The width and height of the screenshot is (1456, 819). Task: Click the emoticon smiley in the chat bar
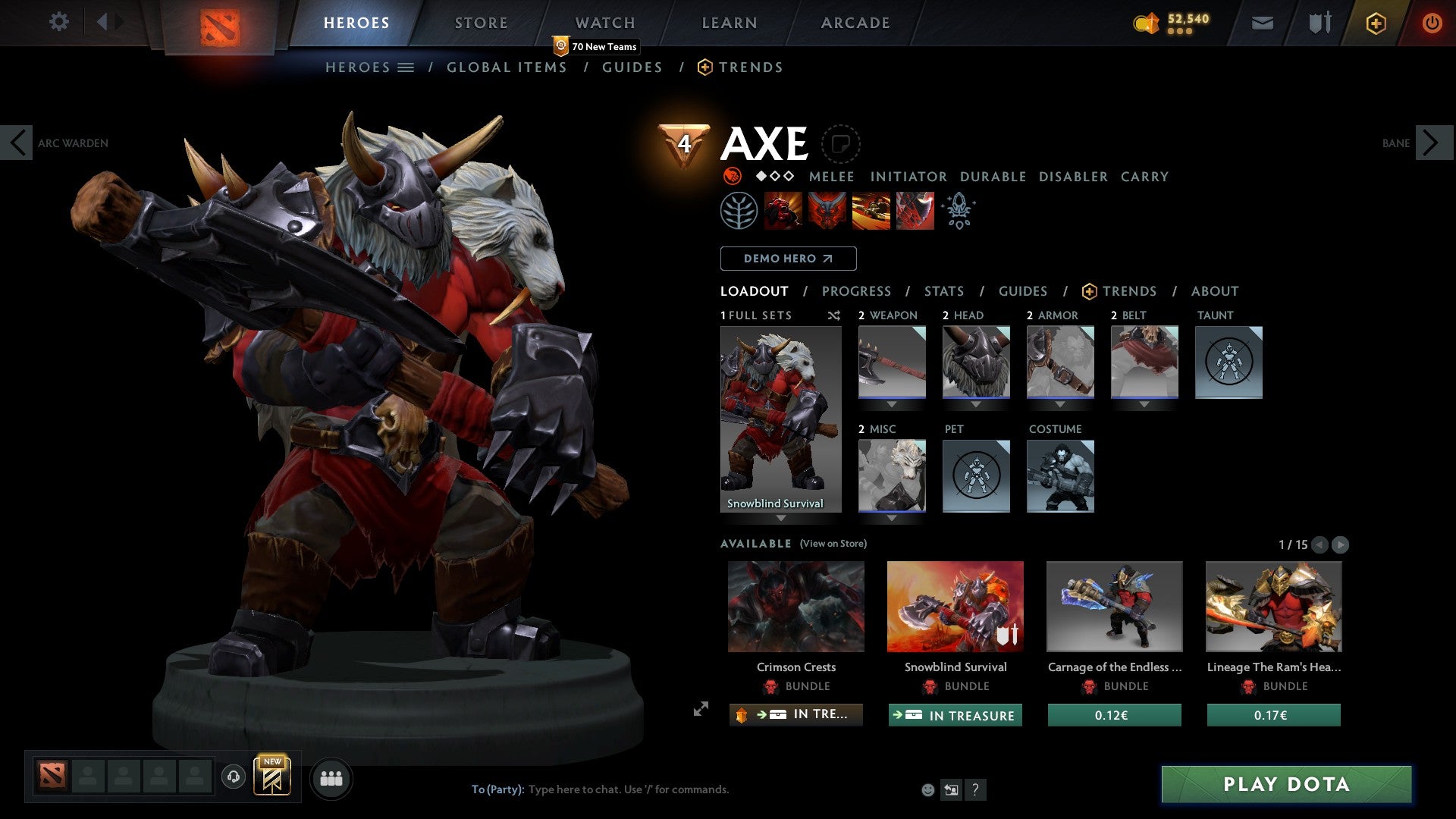tap(927, 789)
